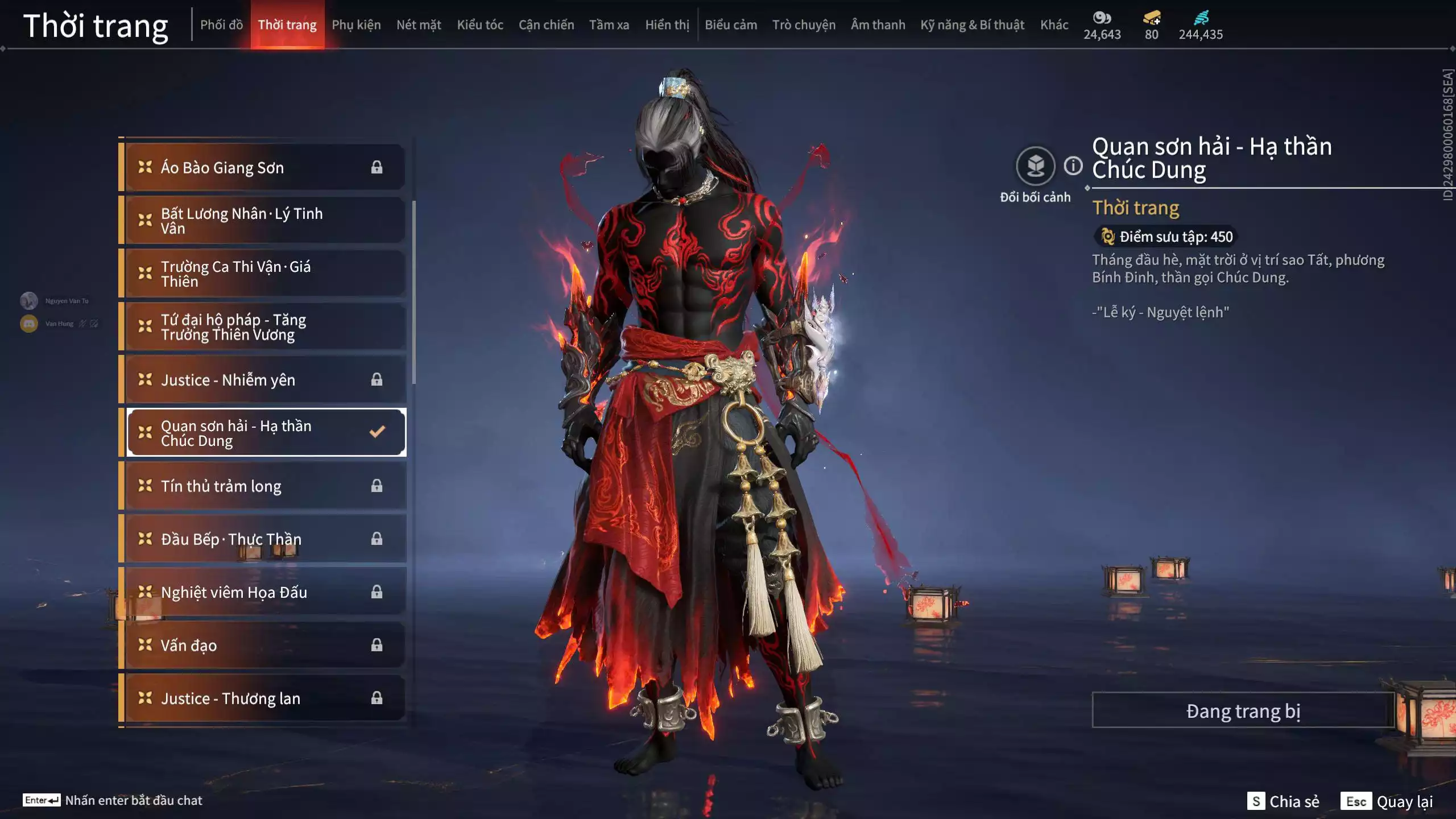
Task: Click the Đang trang bị button
Action: point(1243,711)
